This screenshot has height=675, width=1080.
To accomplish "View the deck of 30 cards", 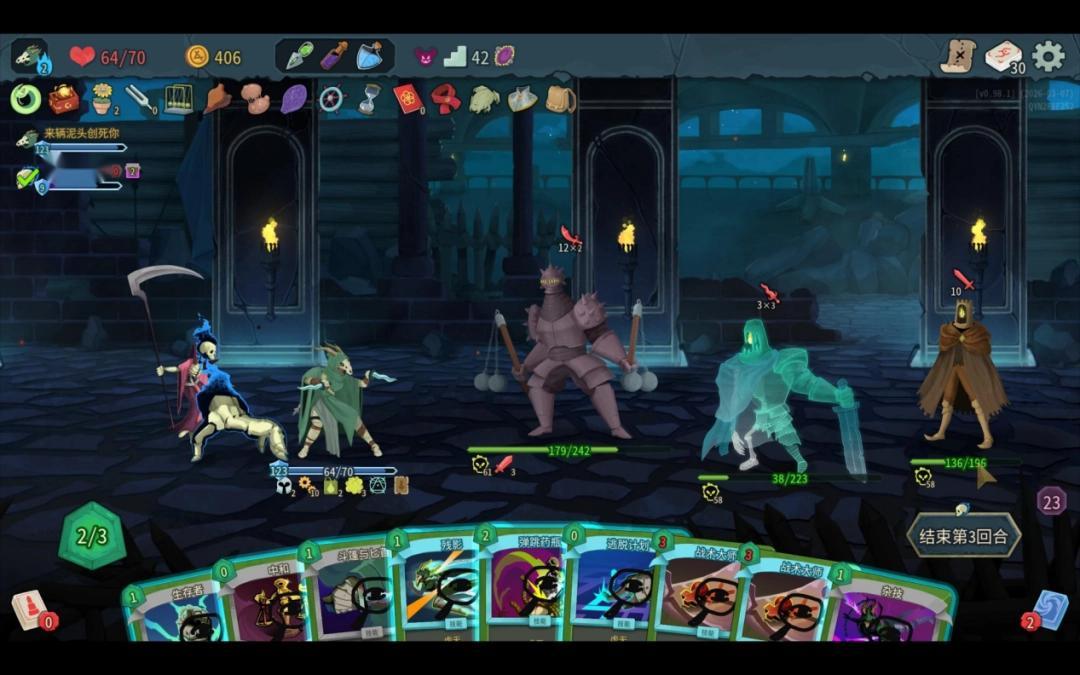I will pos(1003,57).
